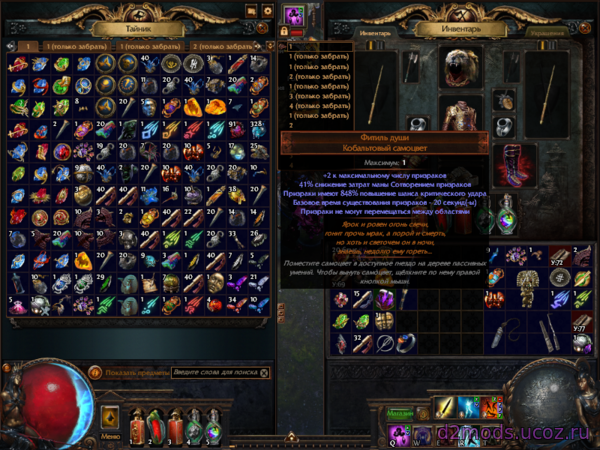Use the rainbow flask in slot 5
Image resolution: width=600 pixels, height=450 pixels.
click(212, 426)
